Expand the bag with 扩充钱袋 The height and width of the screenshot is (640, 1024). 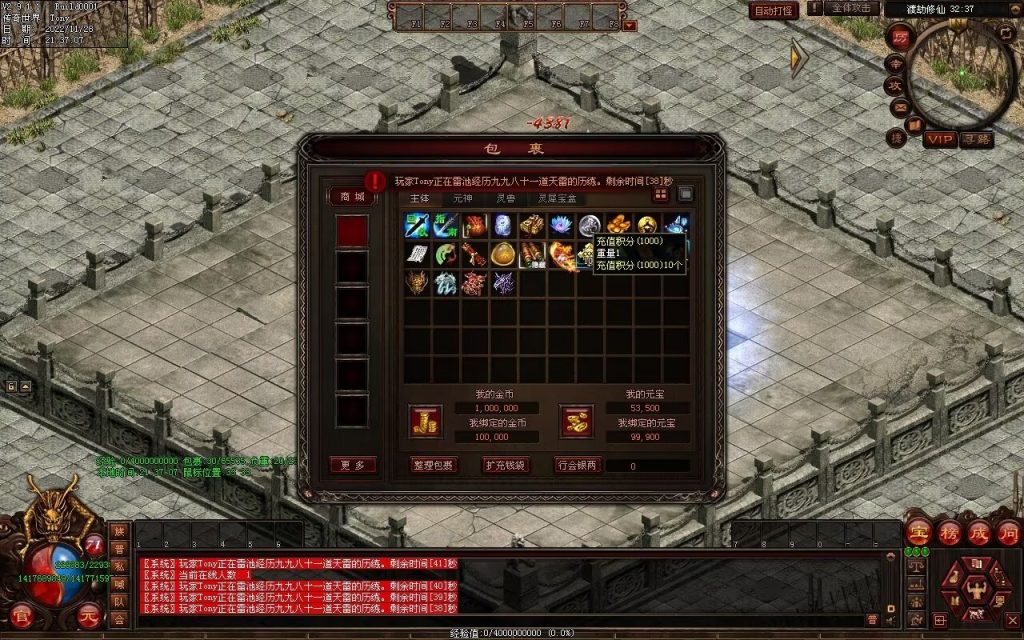(x=505, y=465)
